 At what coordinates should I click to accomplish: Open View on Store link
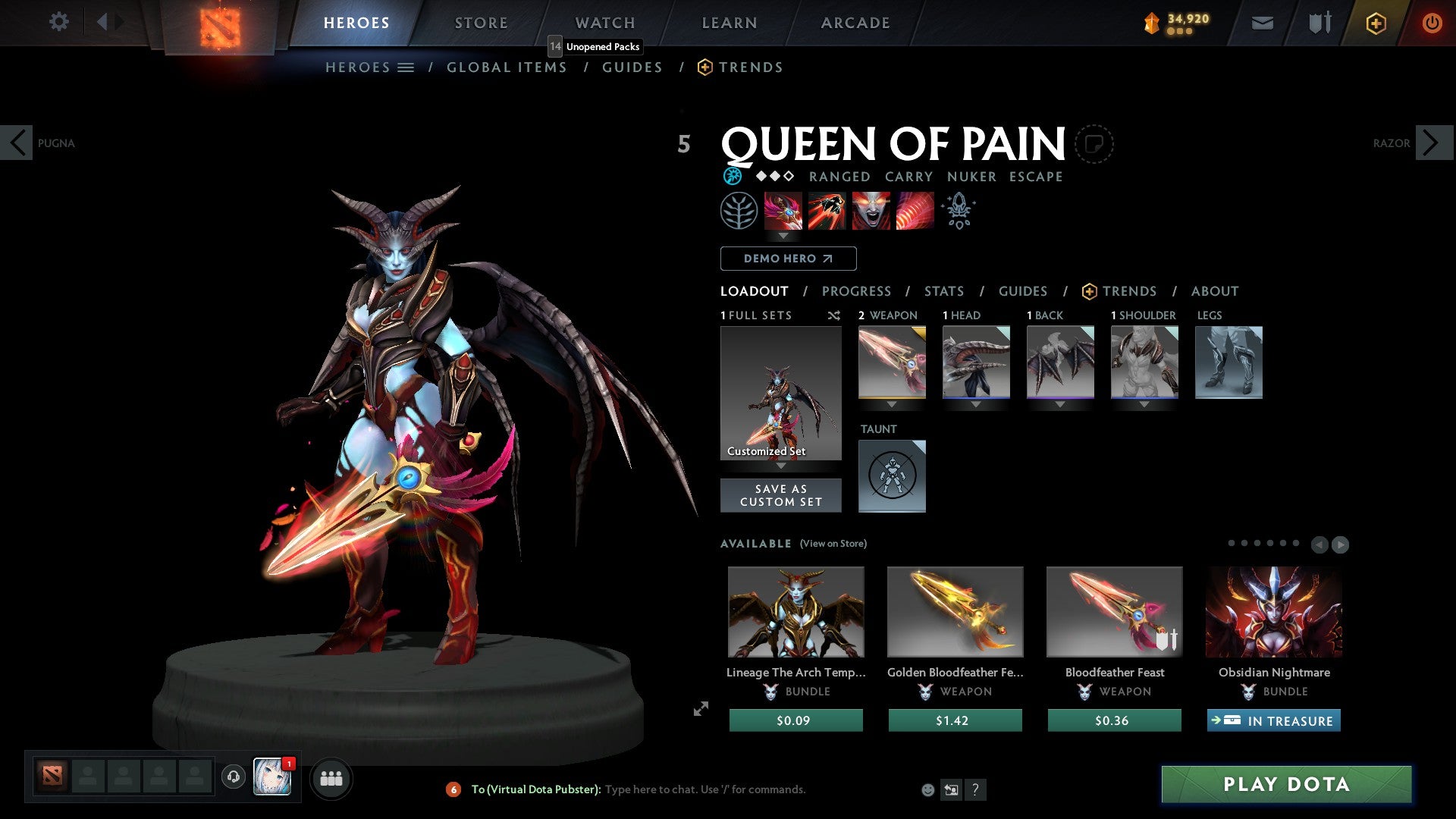tap(832, 544)
